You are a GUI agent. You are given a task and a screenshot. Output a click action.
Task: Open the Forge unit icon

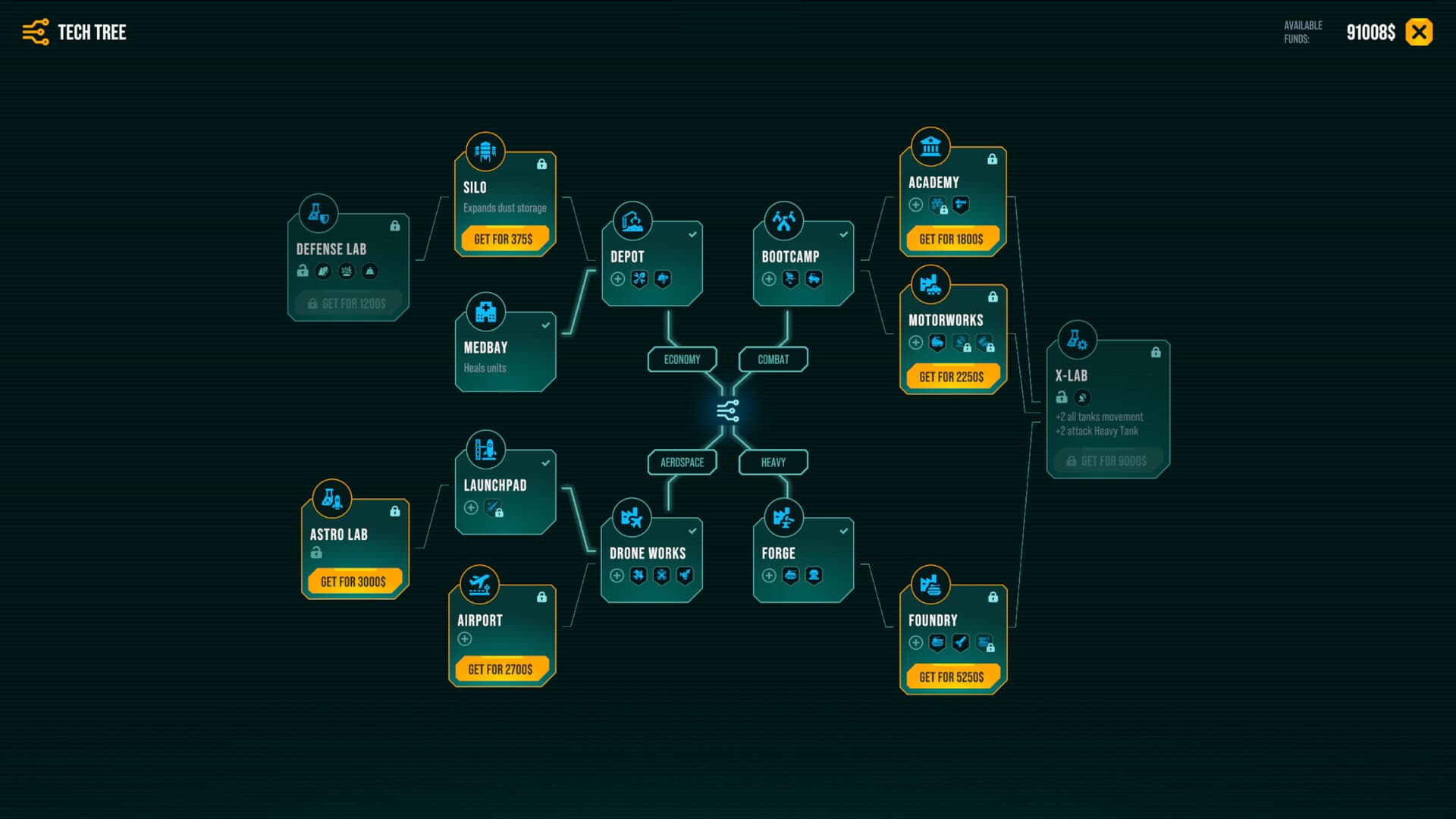[785, 517]
